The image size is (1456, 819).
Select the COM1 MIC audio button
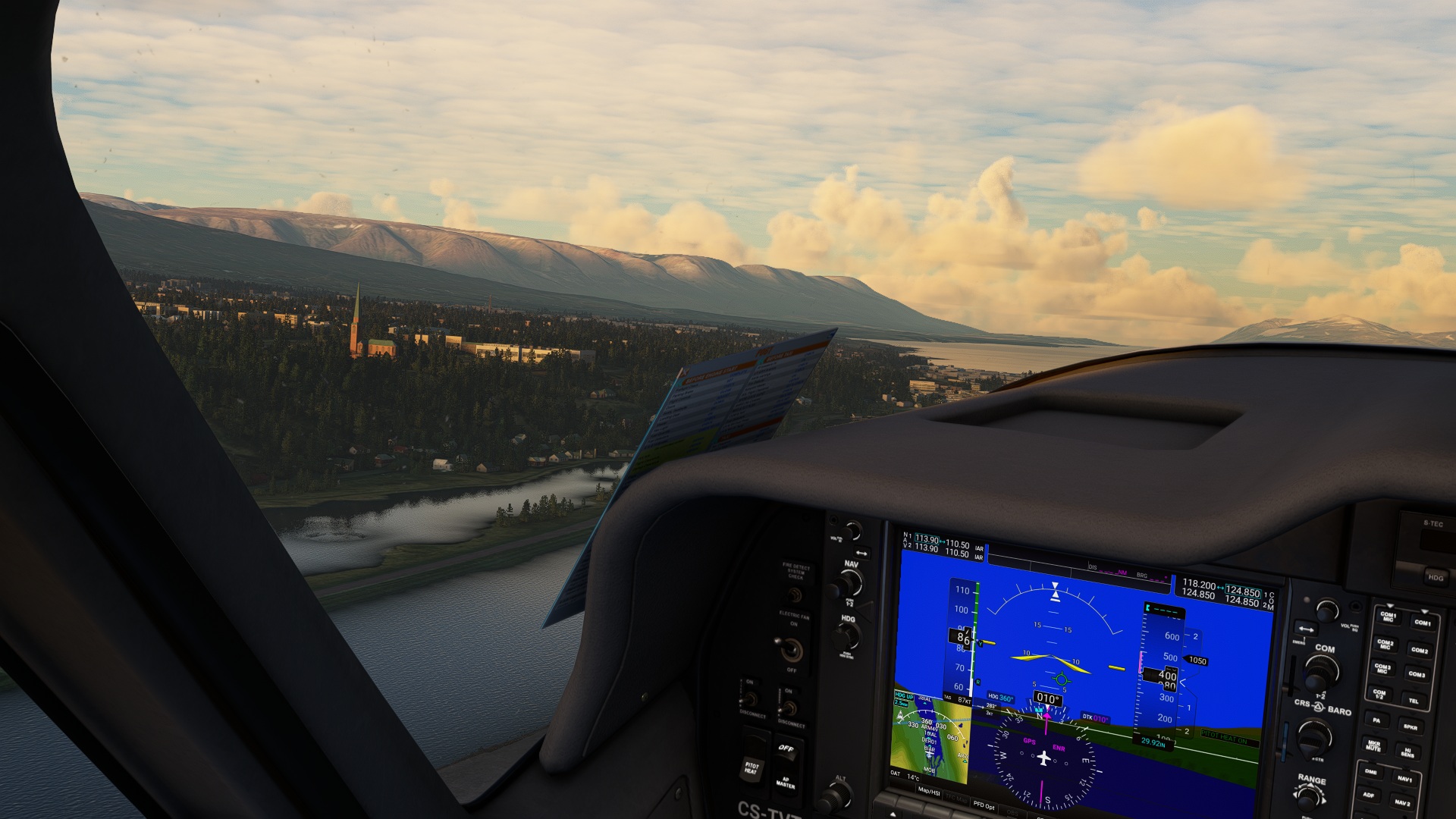pyautogui.click(x=1388, y=617)
